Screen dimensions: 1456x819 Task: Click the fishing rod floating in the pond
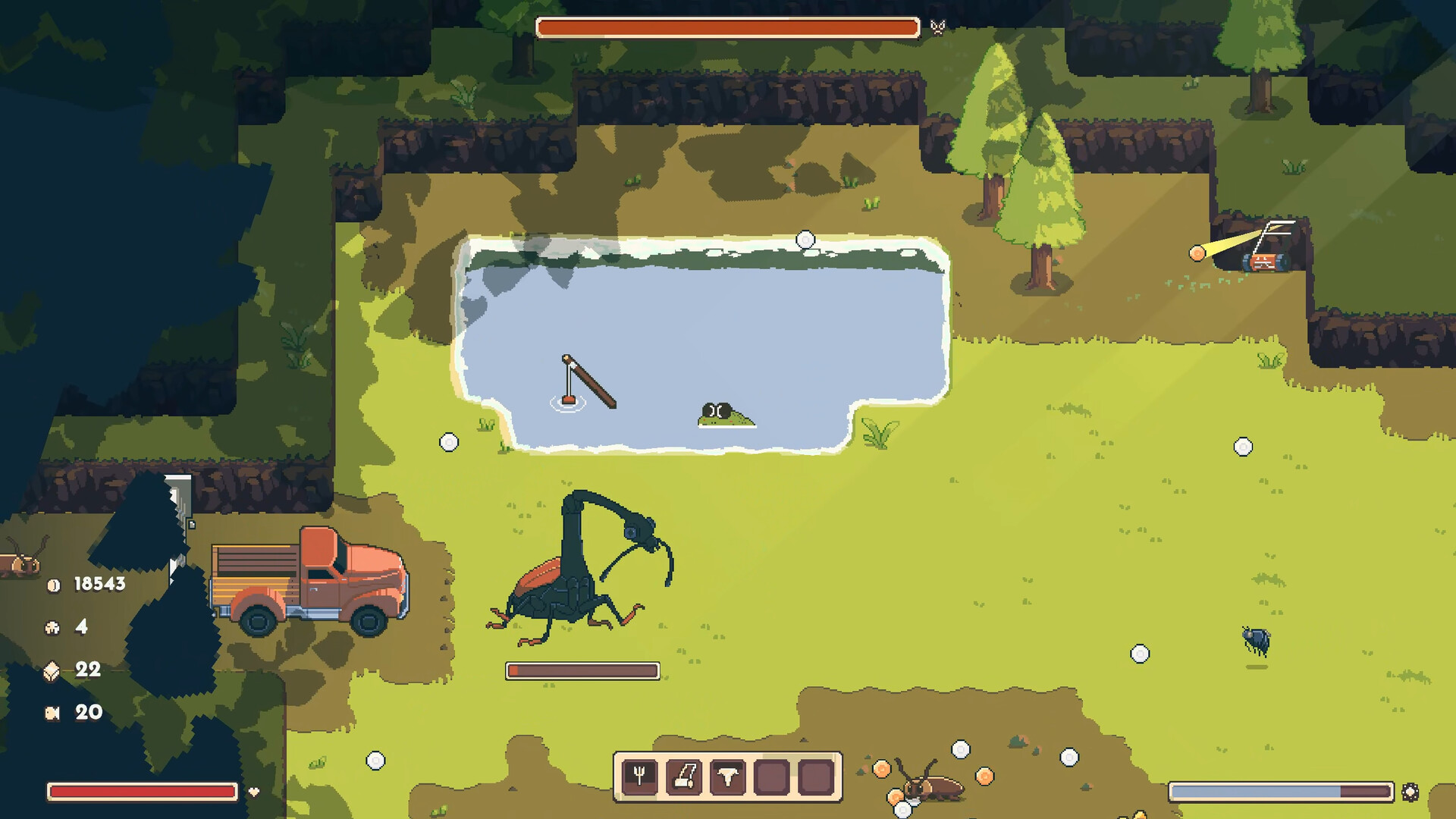(588, 383)
